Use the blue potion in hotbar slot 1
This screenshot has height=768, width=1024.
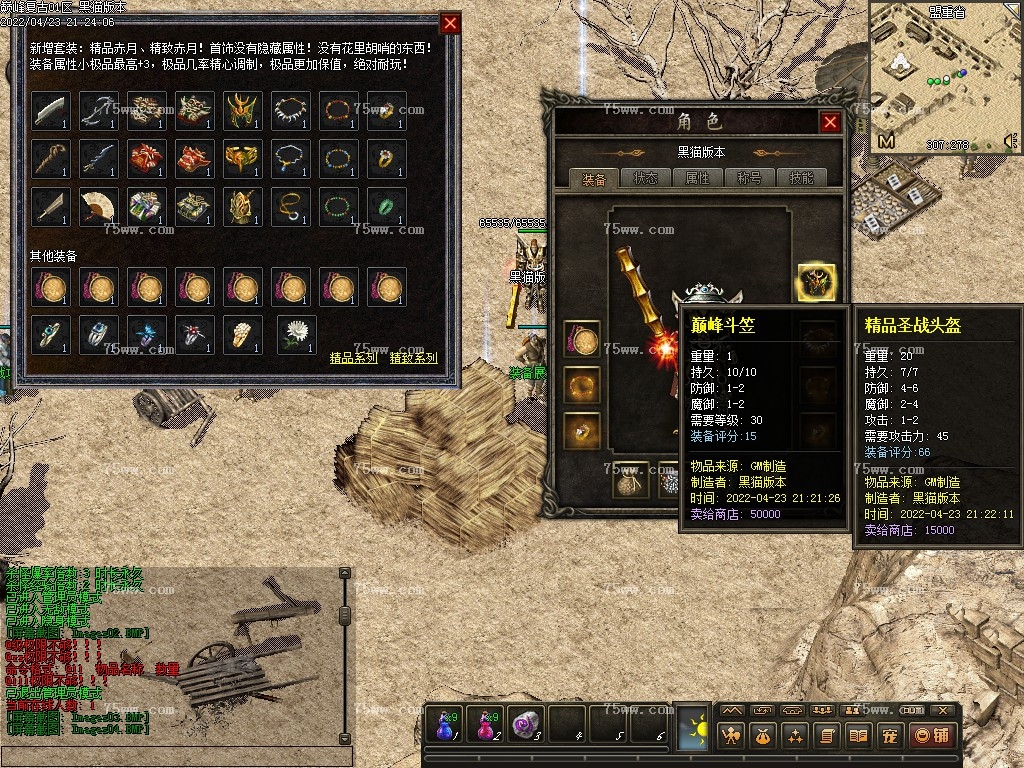(x=444, y=724)
